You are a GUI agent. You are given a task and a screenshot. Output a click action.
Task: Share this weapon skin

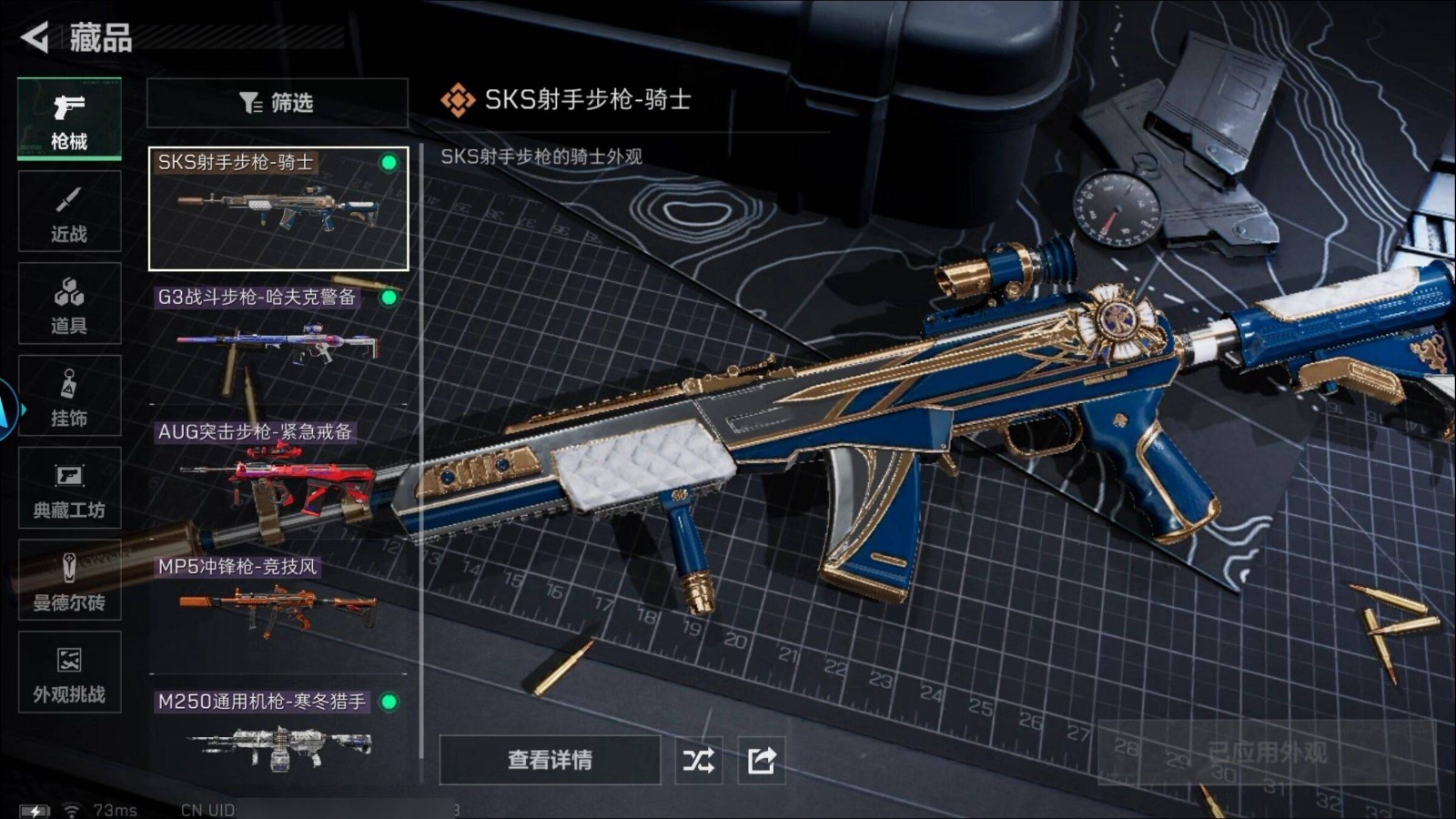point(762,760)
